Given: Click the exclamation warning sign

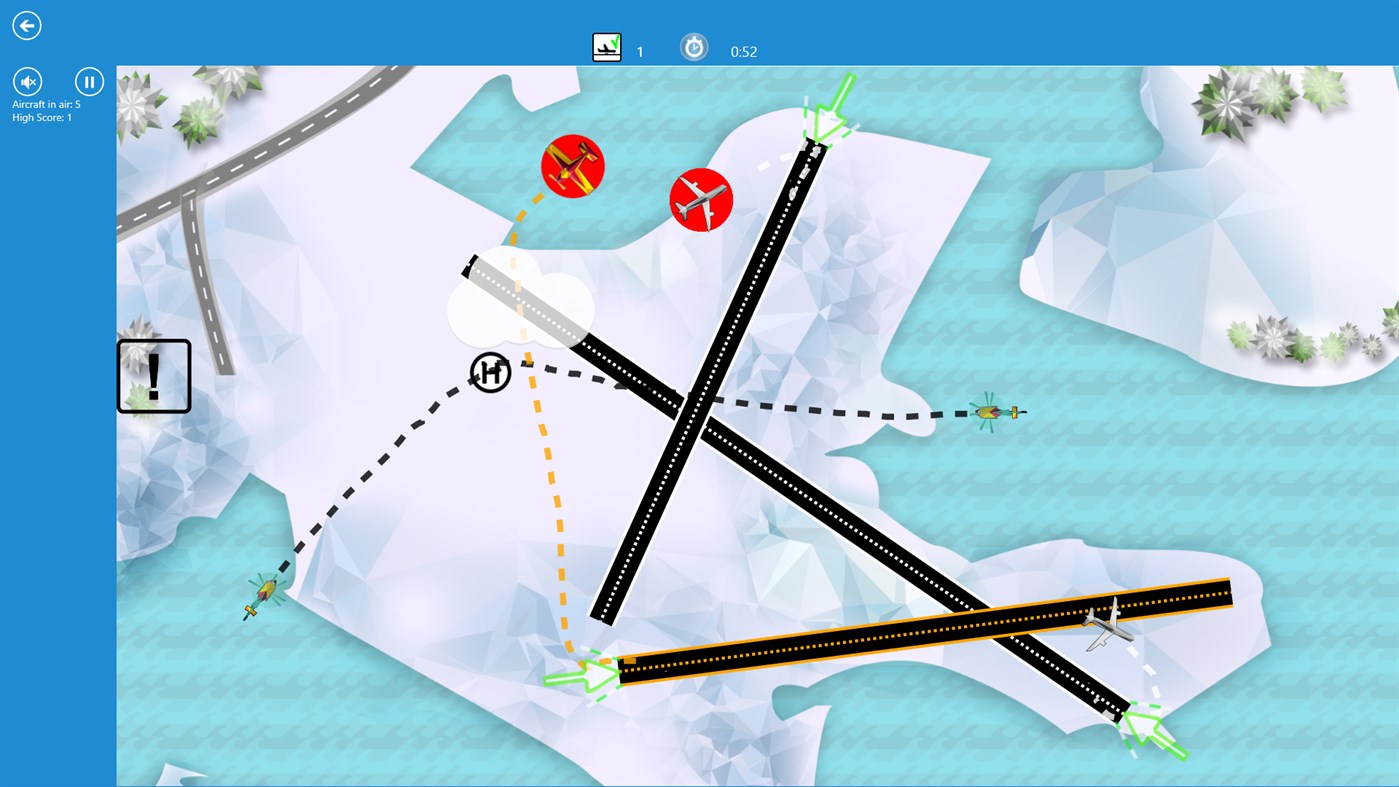Looking at the screenshot, I should tap(153, 375).
